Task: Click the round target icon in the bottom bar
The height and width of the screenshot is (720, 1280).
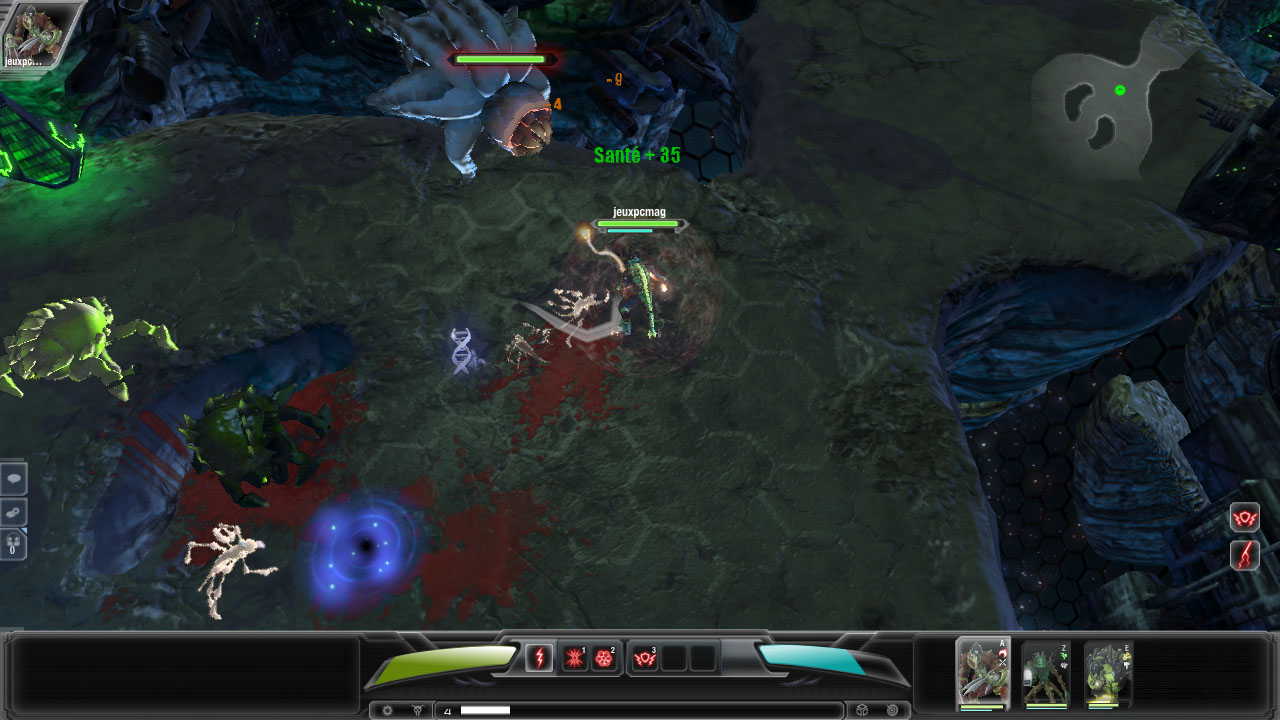Action: pyautogui.click(x=891, y=711)
